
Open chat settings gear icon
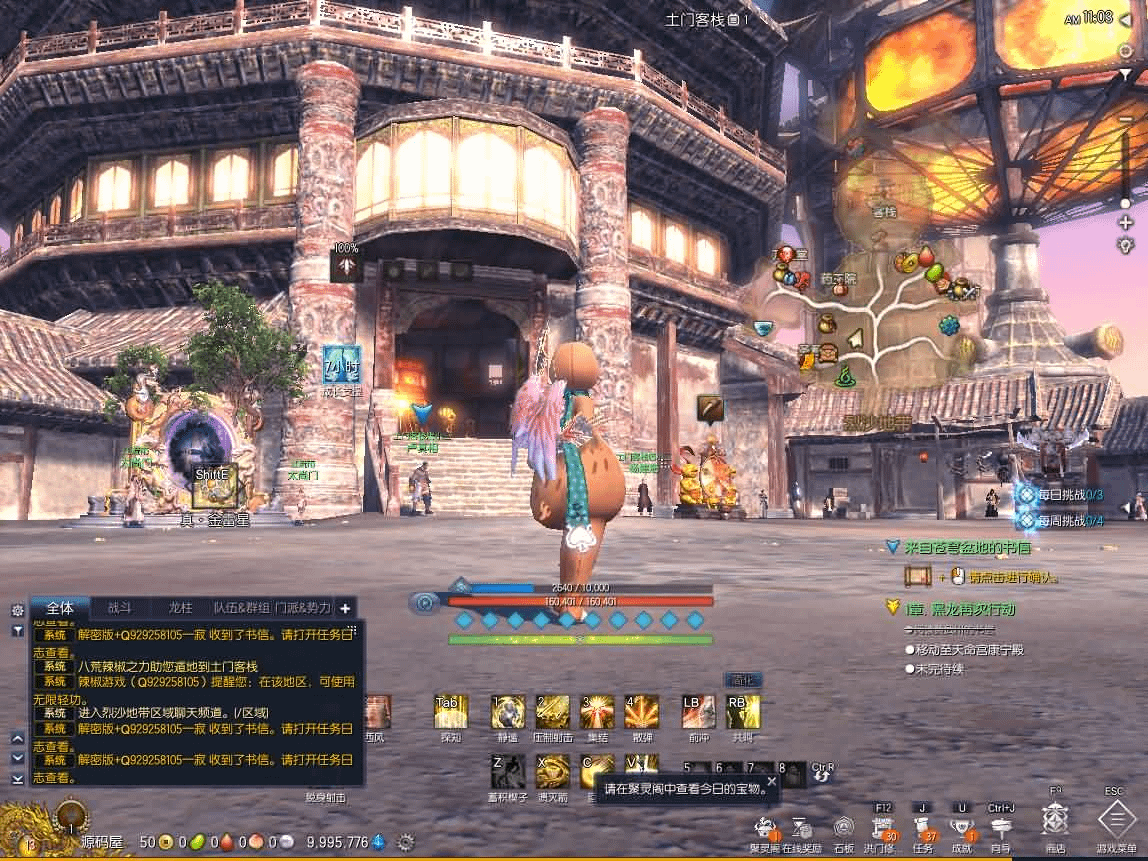pyautogui.click(x=17, y=610)
